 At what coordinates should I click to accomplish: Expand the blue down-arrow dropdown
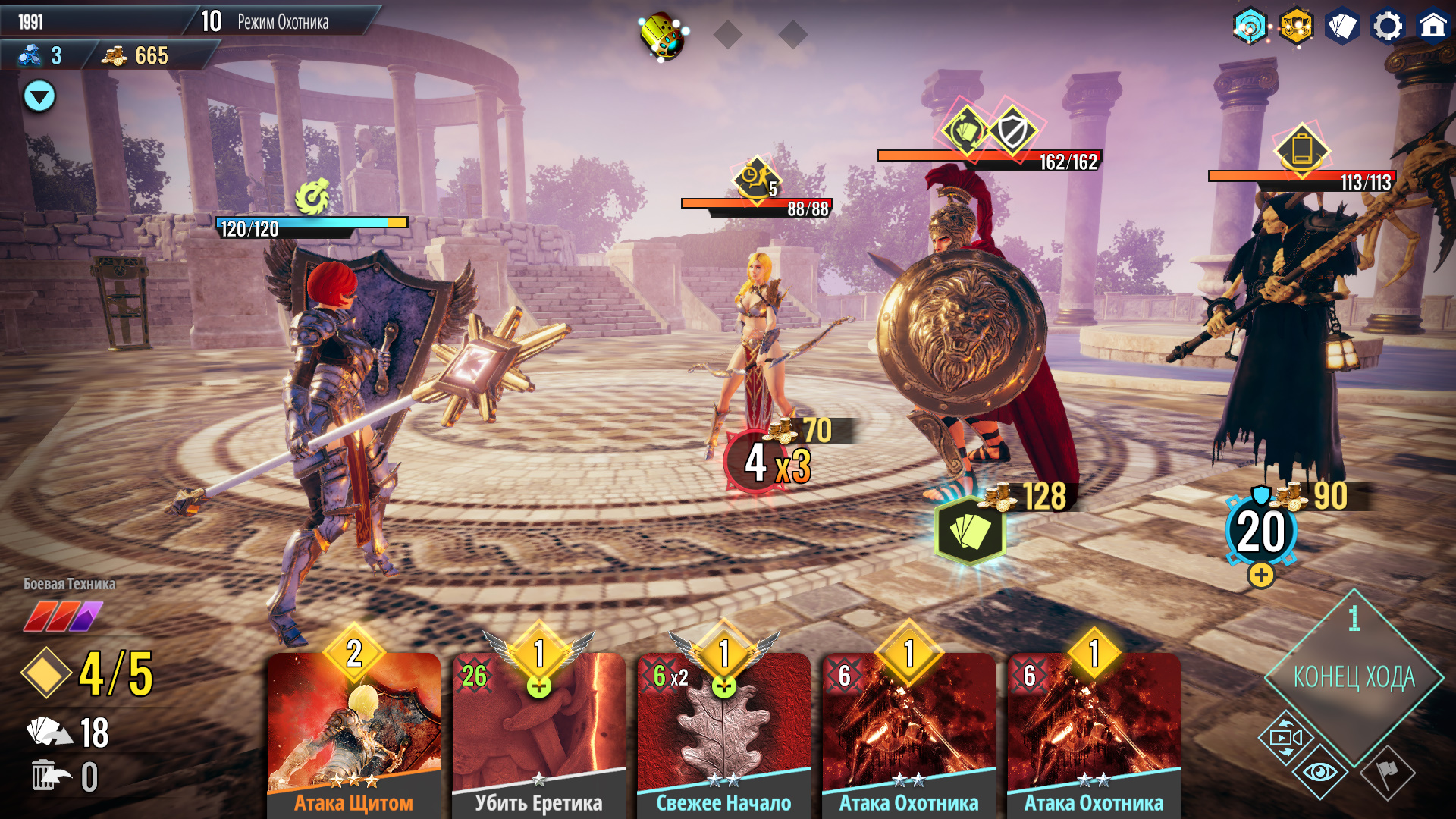[x=39, y=96]
